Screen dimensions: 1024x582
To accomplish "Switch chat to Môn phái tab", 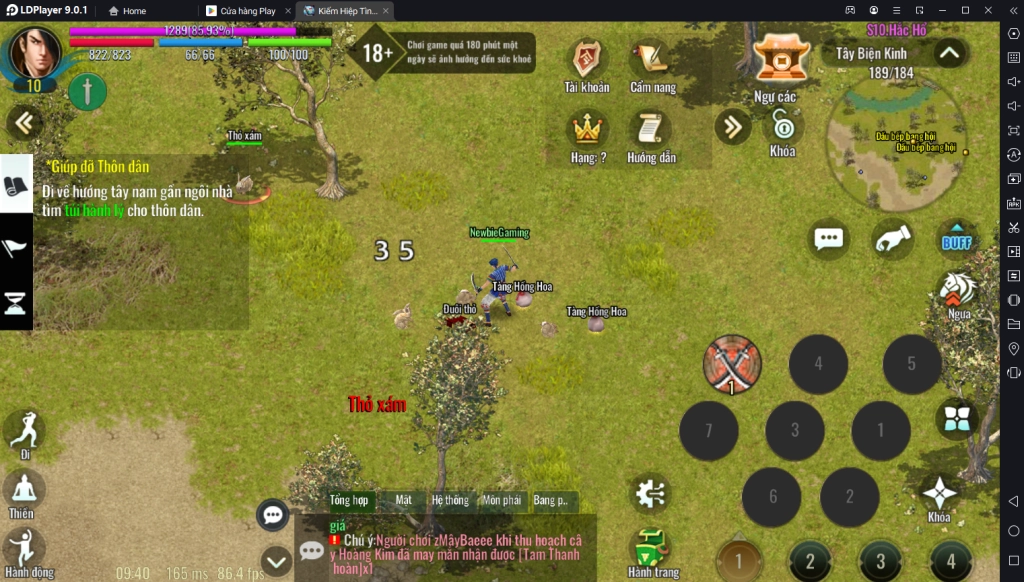I will (501, 500).
